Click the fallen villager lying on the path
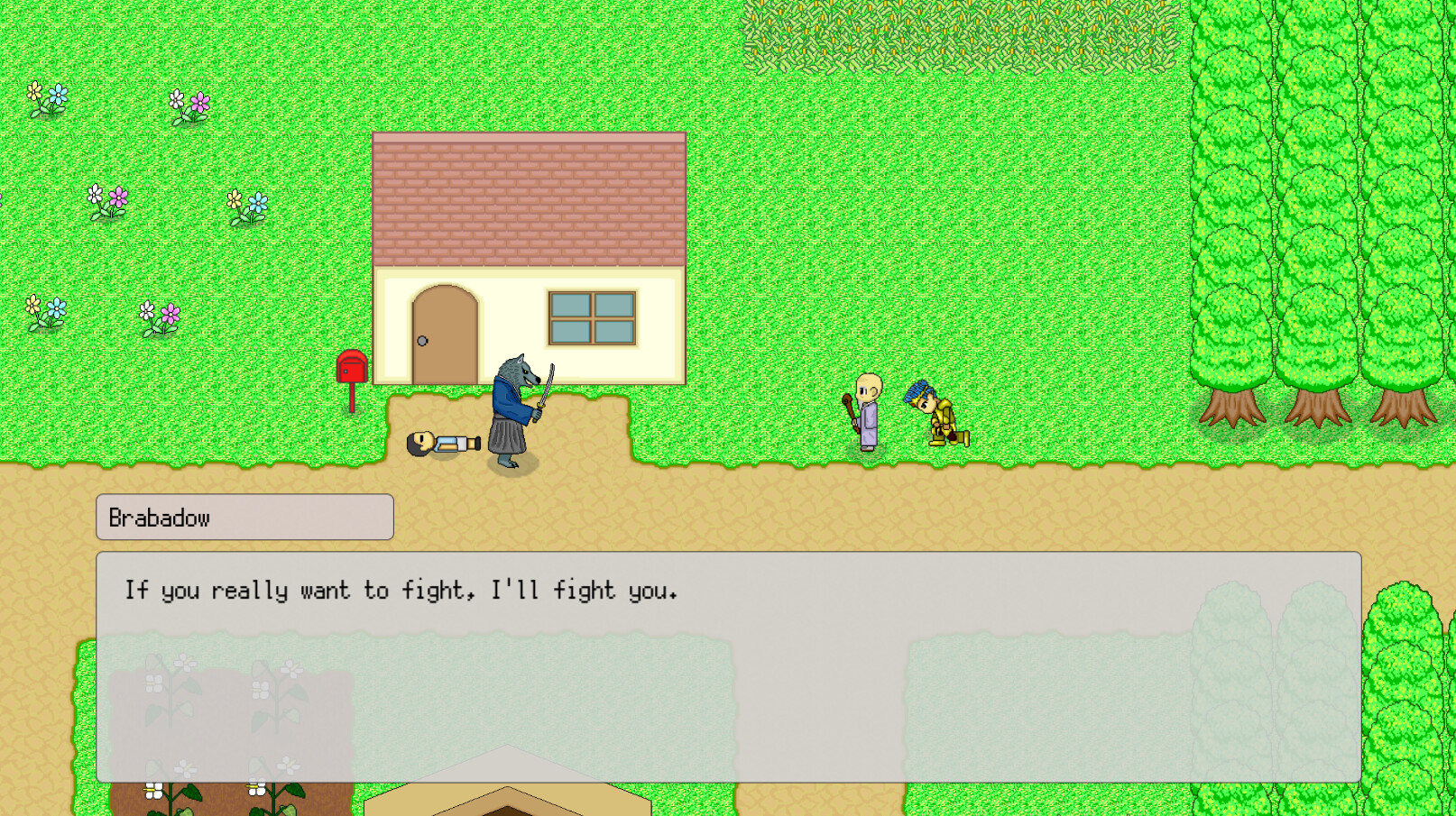Viewport: 1456px width, 816px height. (442, 442)
